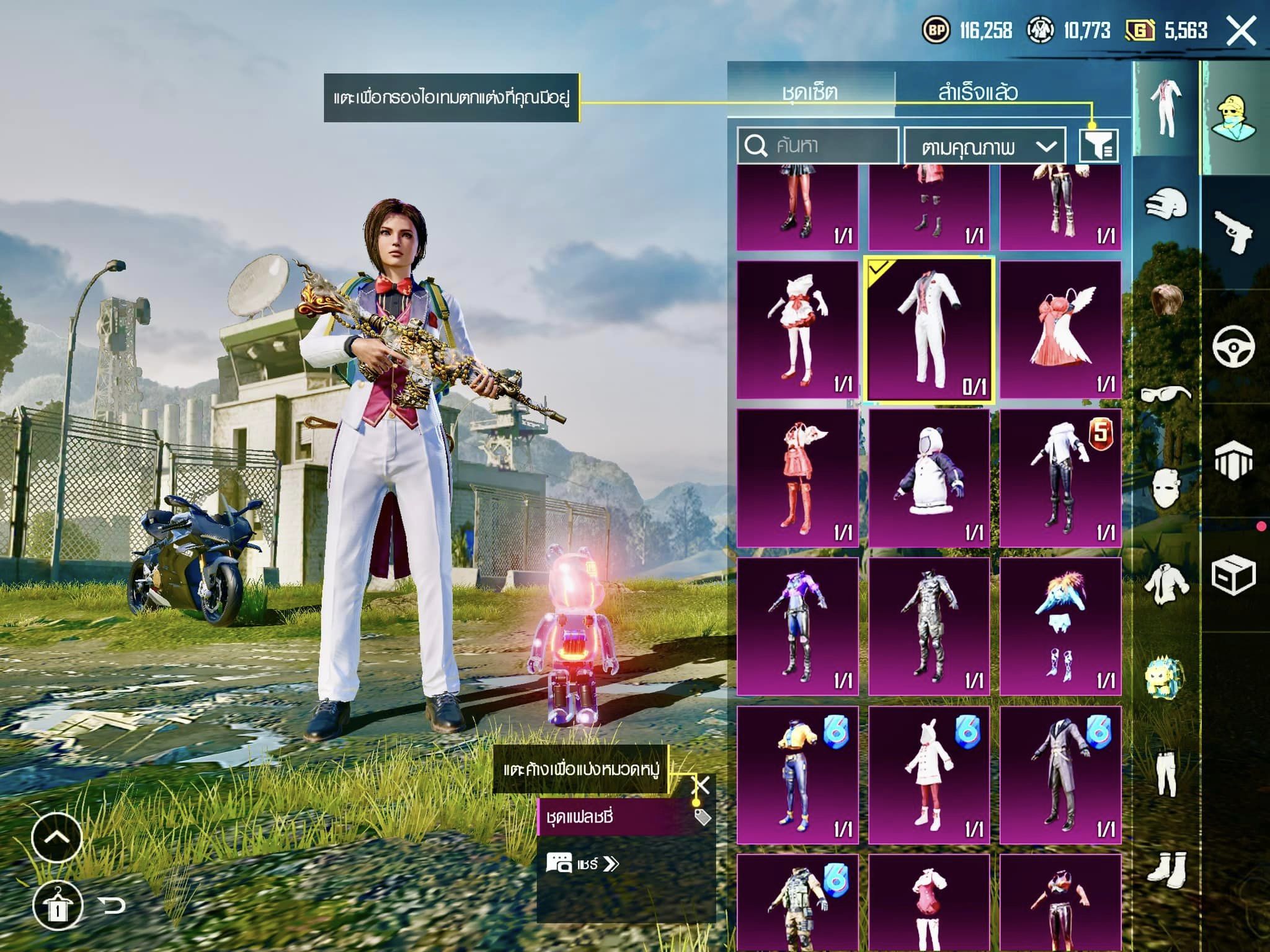Select the white bunny hood coat outfit
The width and height of the screenshot is (1270, 952).
tap(929, 775)
